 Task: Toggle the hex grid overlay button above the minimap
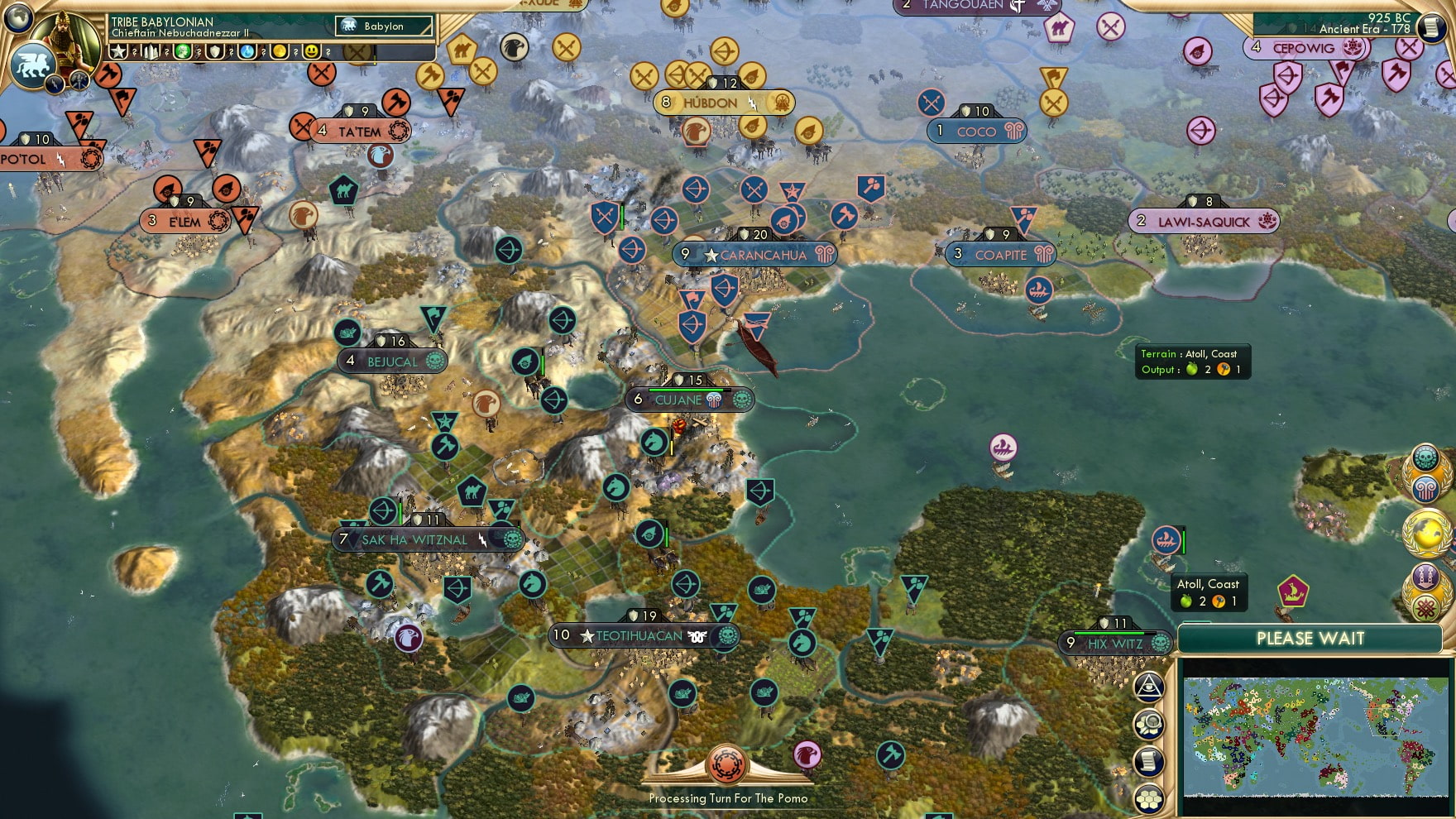click(1148, 797)
